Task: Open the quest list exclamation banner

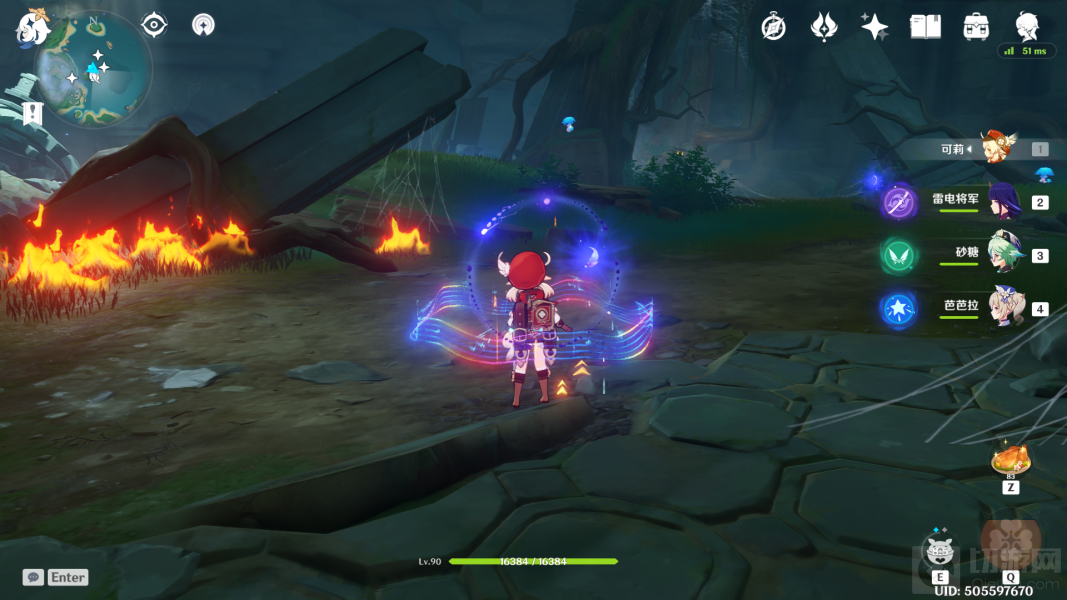Action: coord(33,113)
